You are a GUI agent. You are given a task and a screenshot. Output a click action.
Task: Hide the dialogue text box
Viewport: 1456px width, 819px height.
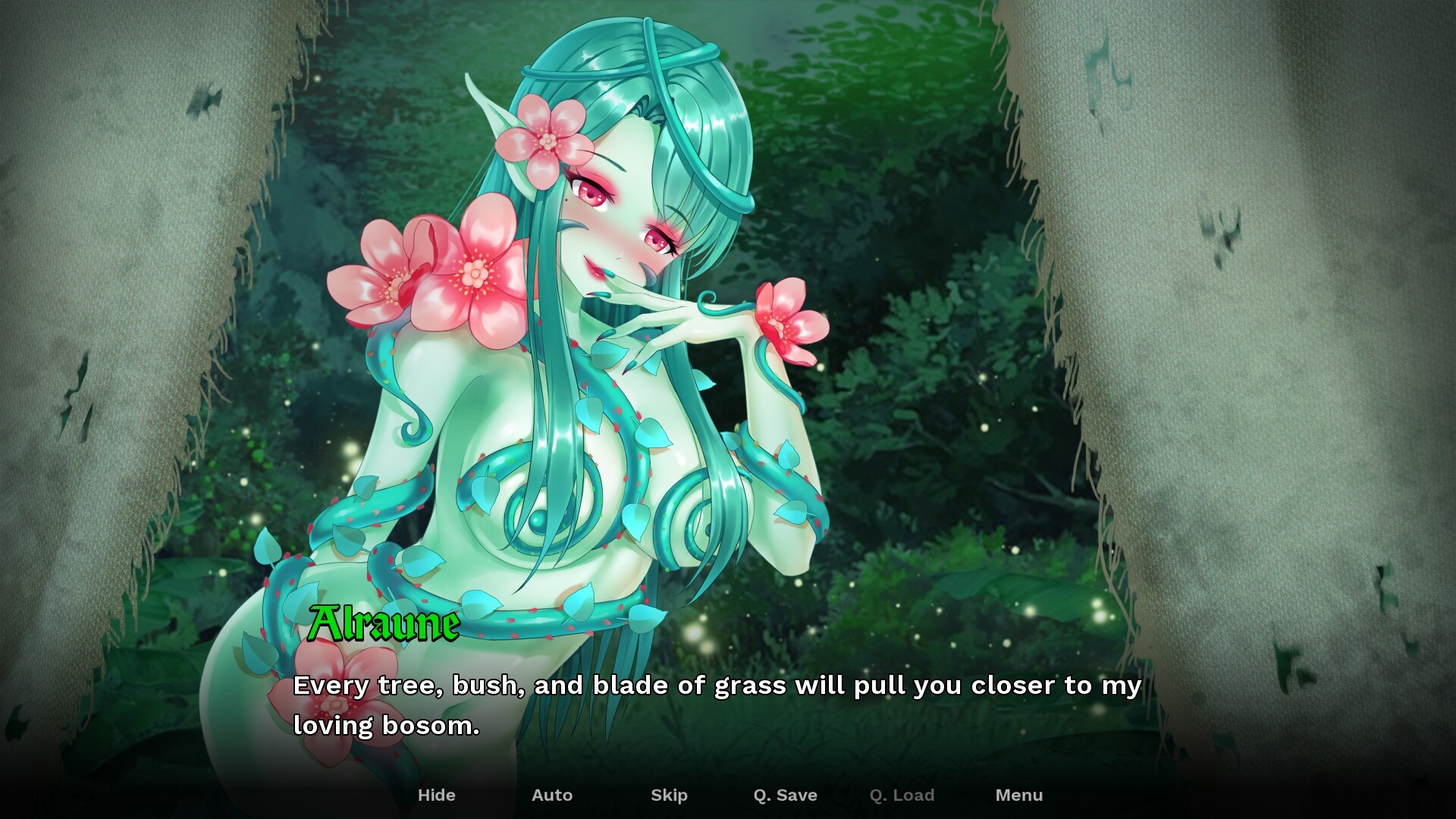coord(437,795)
